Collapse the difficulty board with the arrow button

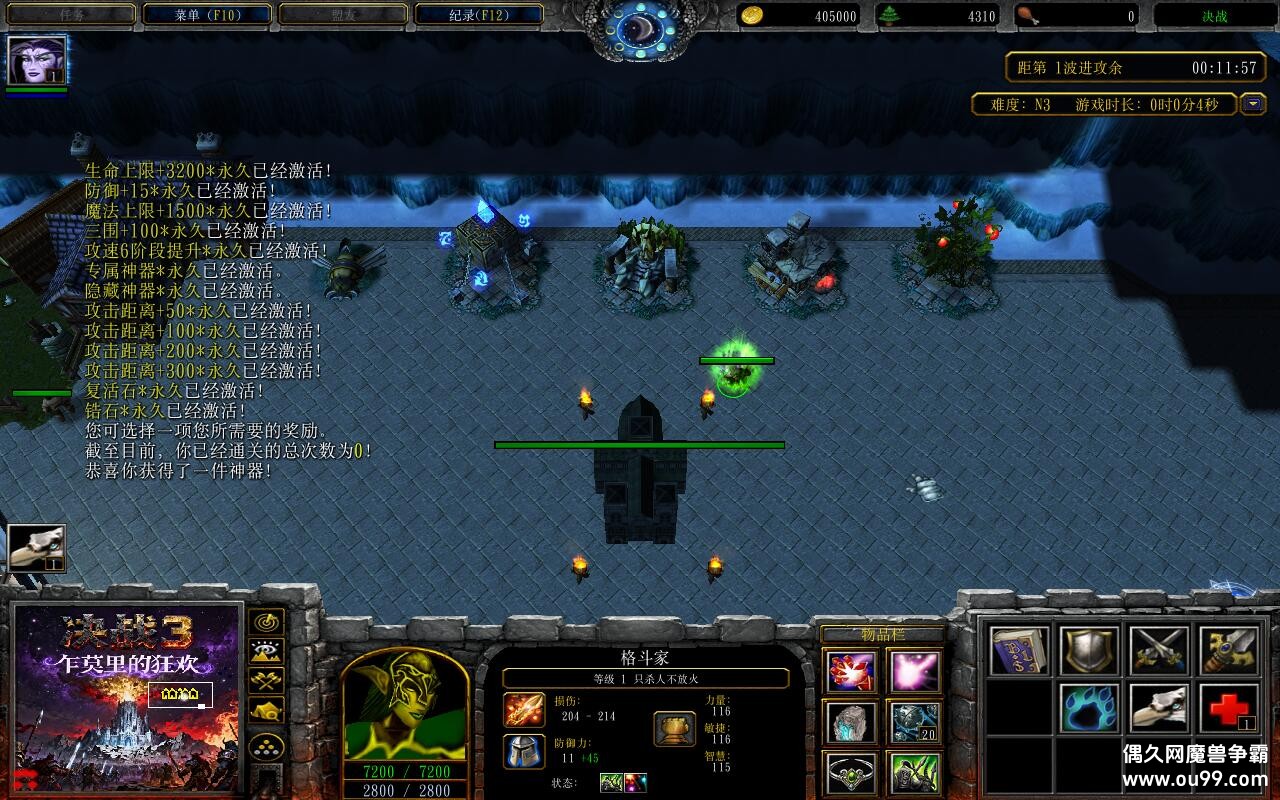click(x=1253, y=104)
